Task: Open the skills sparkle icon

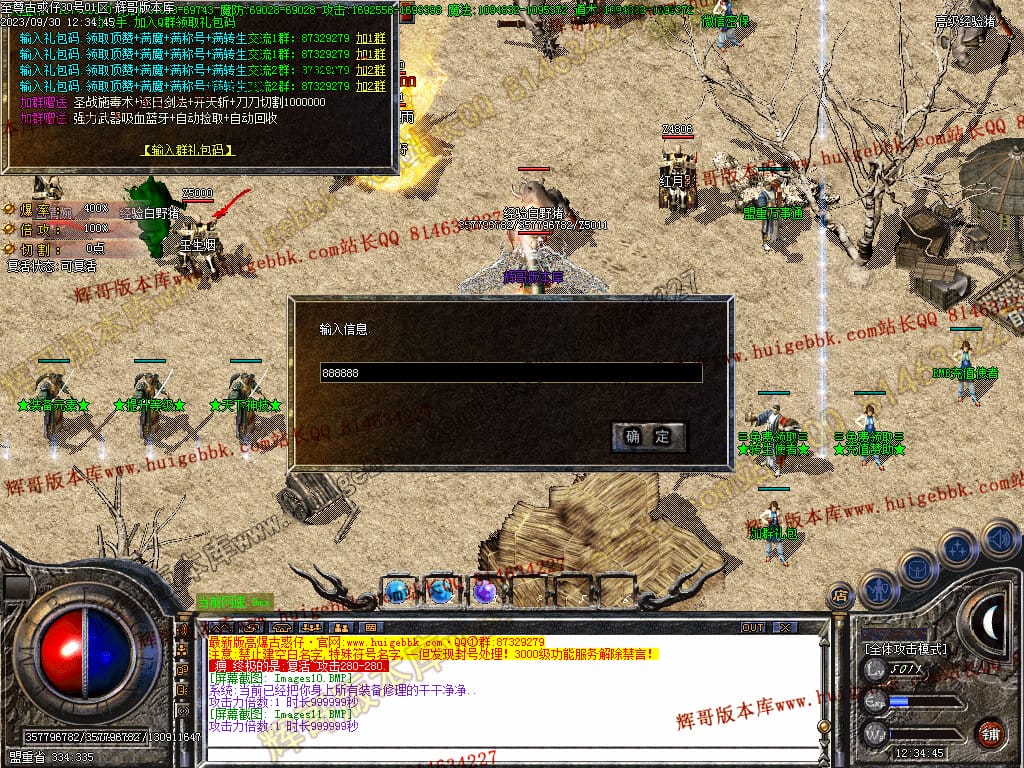Action: [958, 548]
